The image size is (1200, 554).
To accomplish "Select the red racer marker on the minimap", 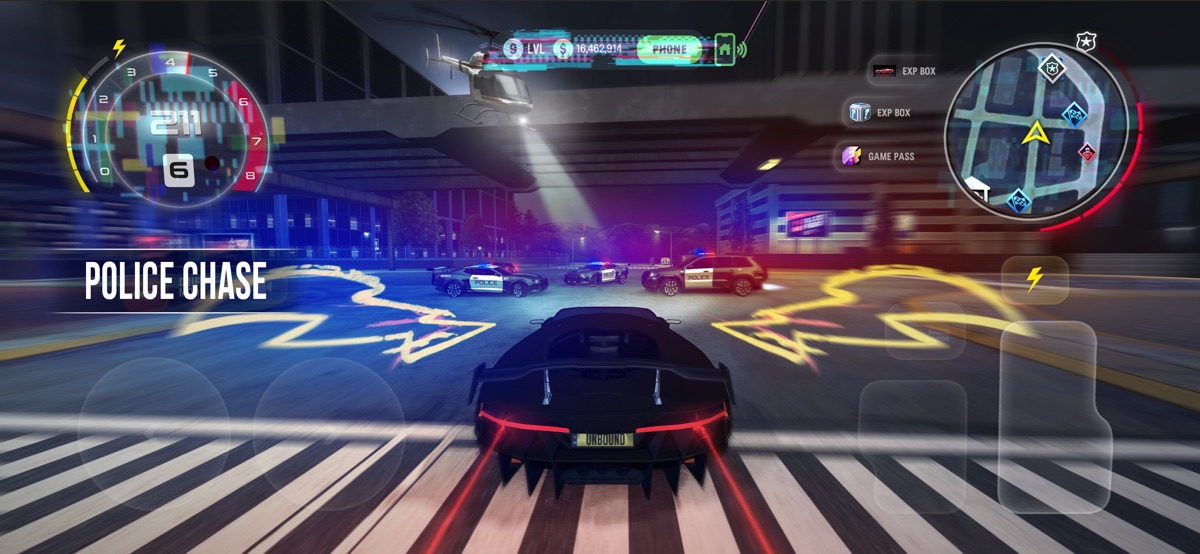I will click(x=1087, y=153).
